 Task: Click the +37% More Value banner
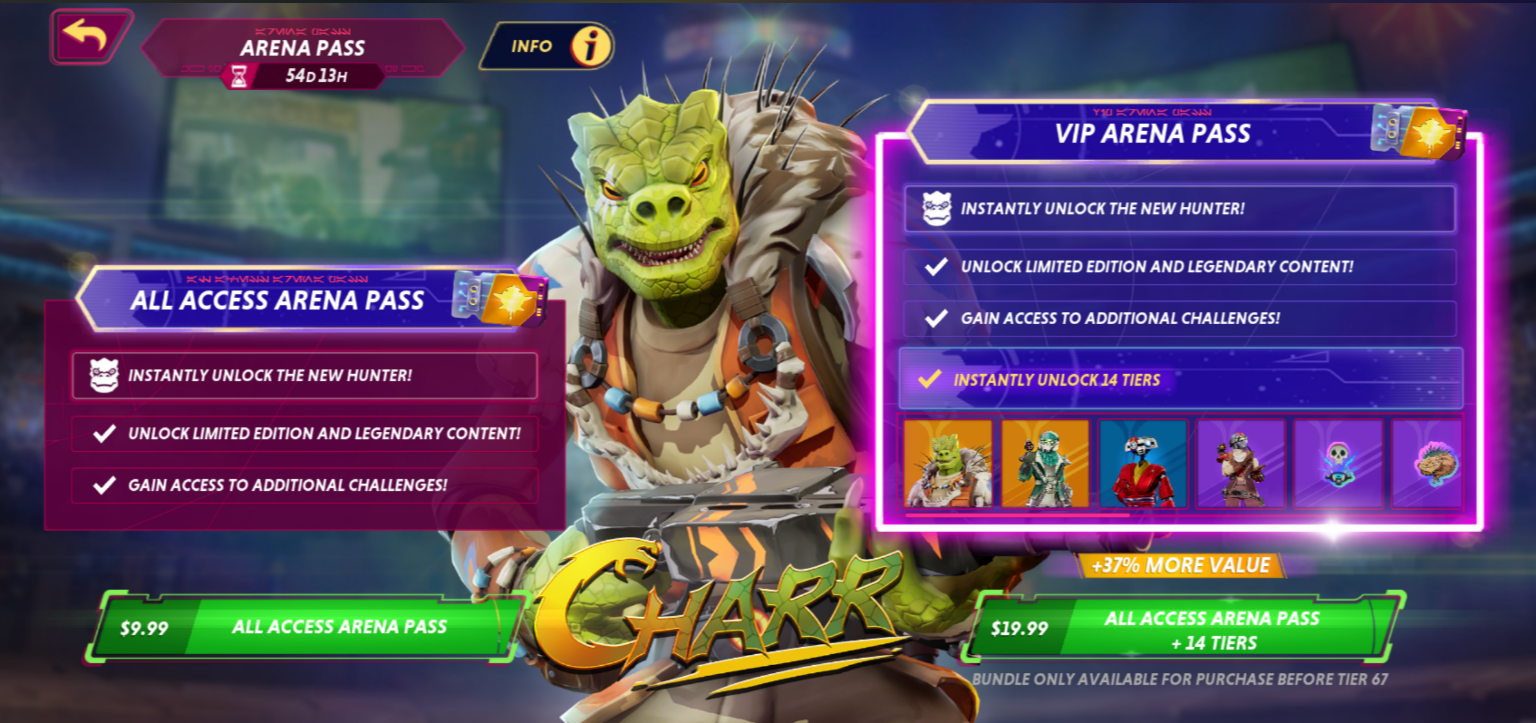(x=1182, y=565)
